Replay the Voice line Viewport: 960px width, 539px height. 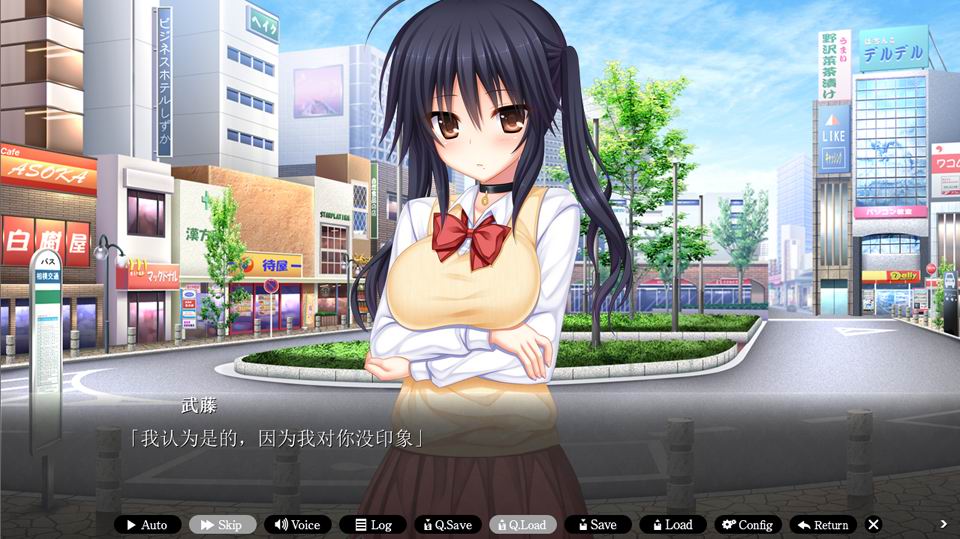point(297,524)
